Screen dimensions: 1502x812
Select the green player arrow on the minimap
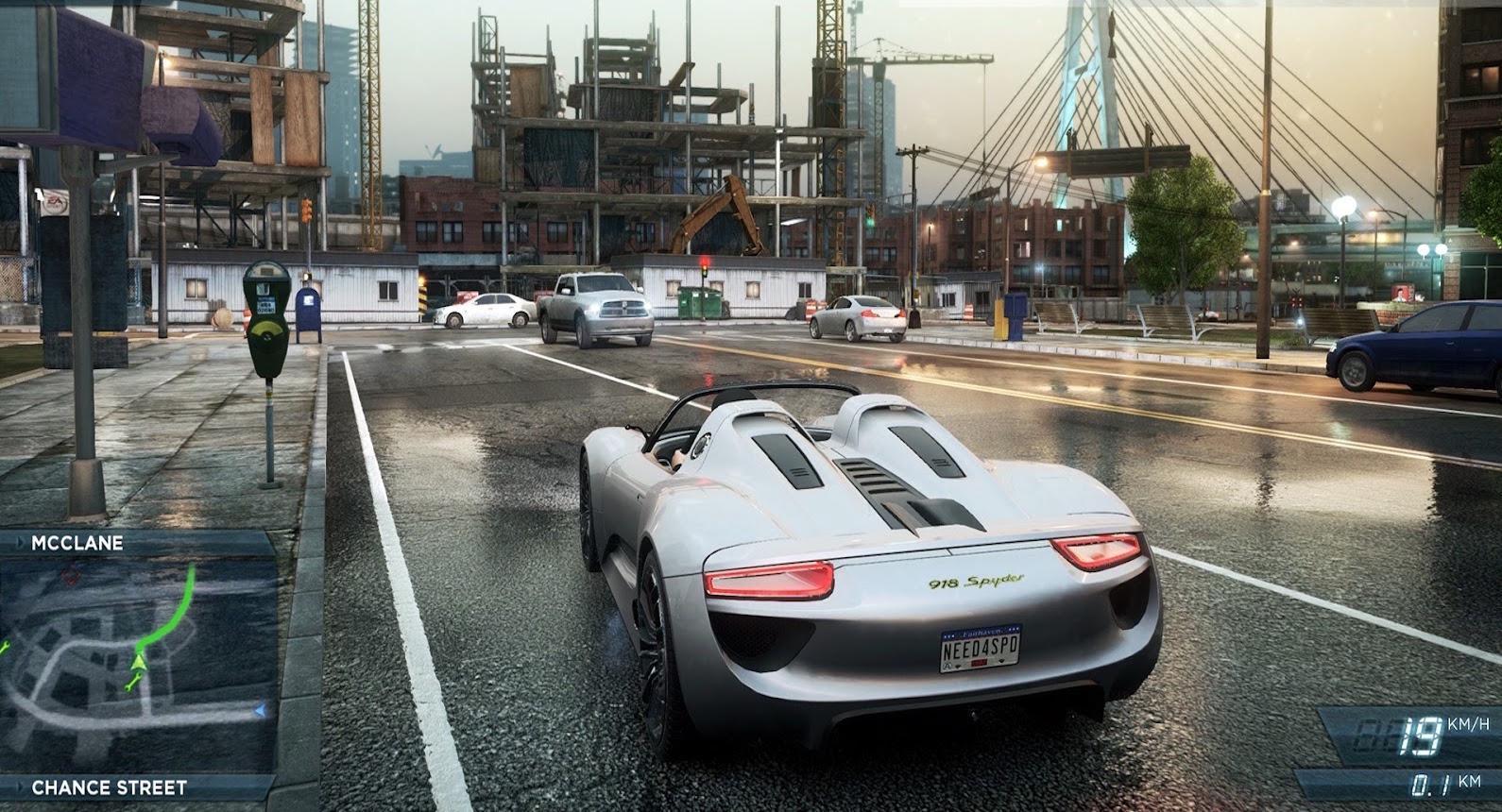[139, 662]
